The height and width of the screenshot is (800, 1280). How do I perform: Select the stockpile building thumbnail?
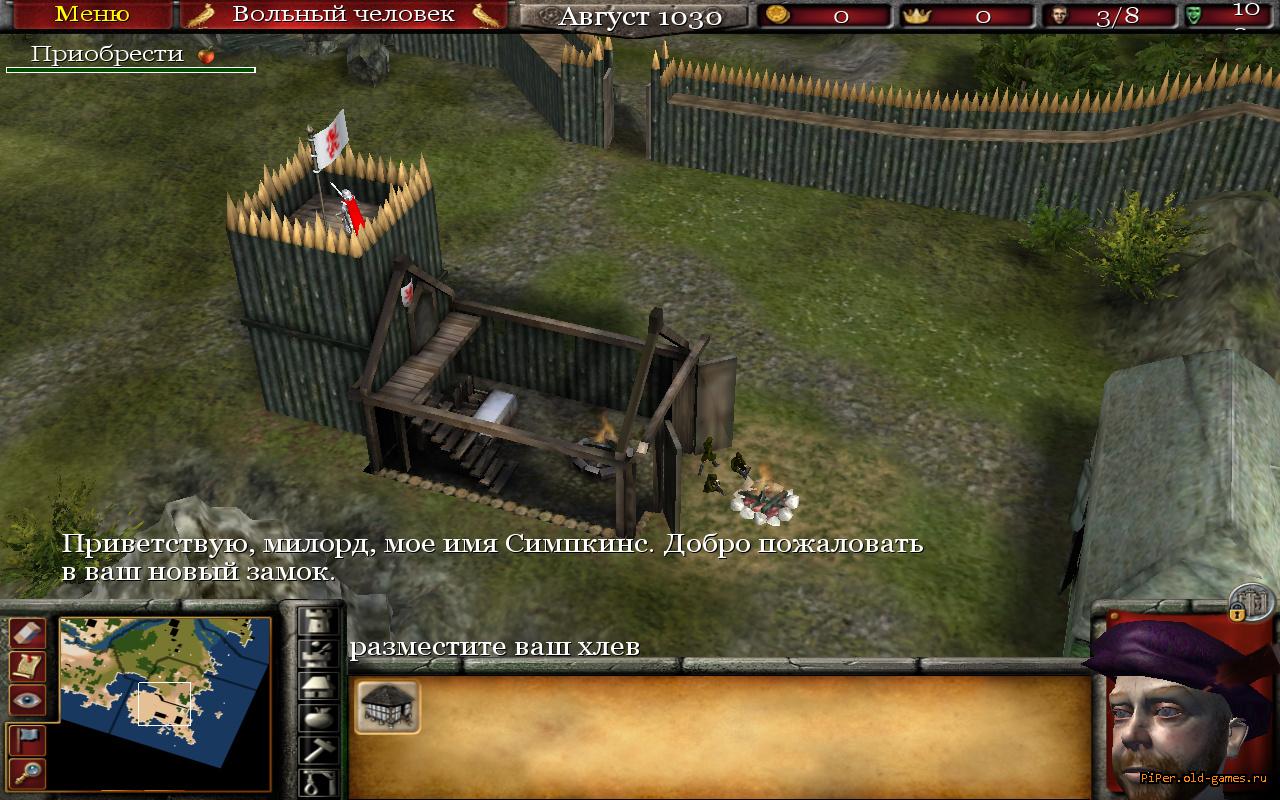[x=387, y=707]
